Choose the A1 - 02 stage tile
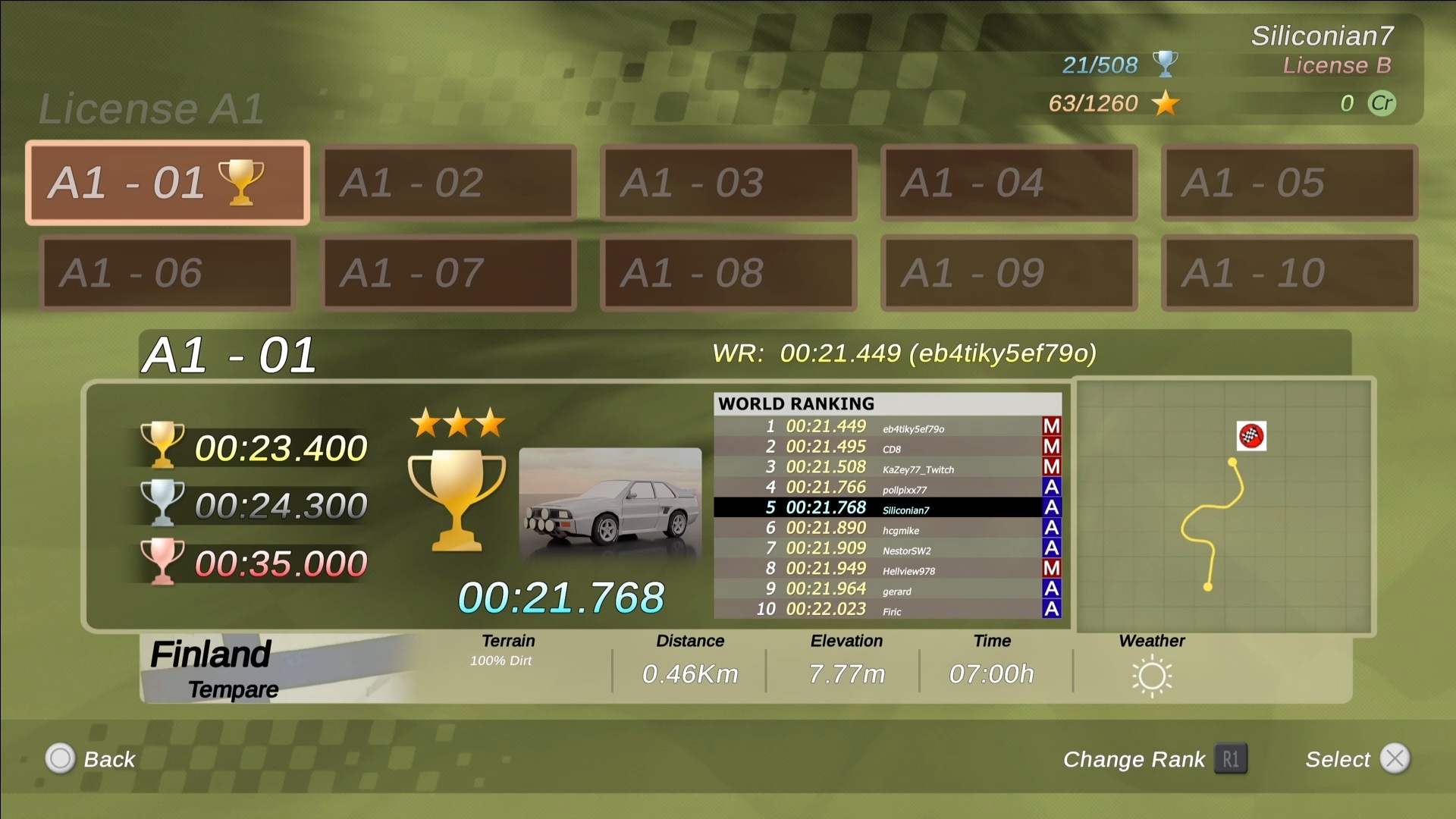 448,183
